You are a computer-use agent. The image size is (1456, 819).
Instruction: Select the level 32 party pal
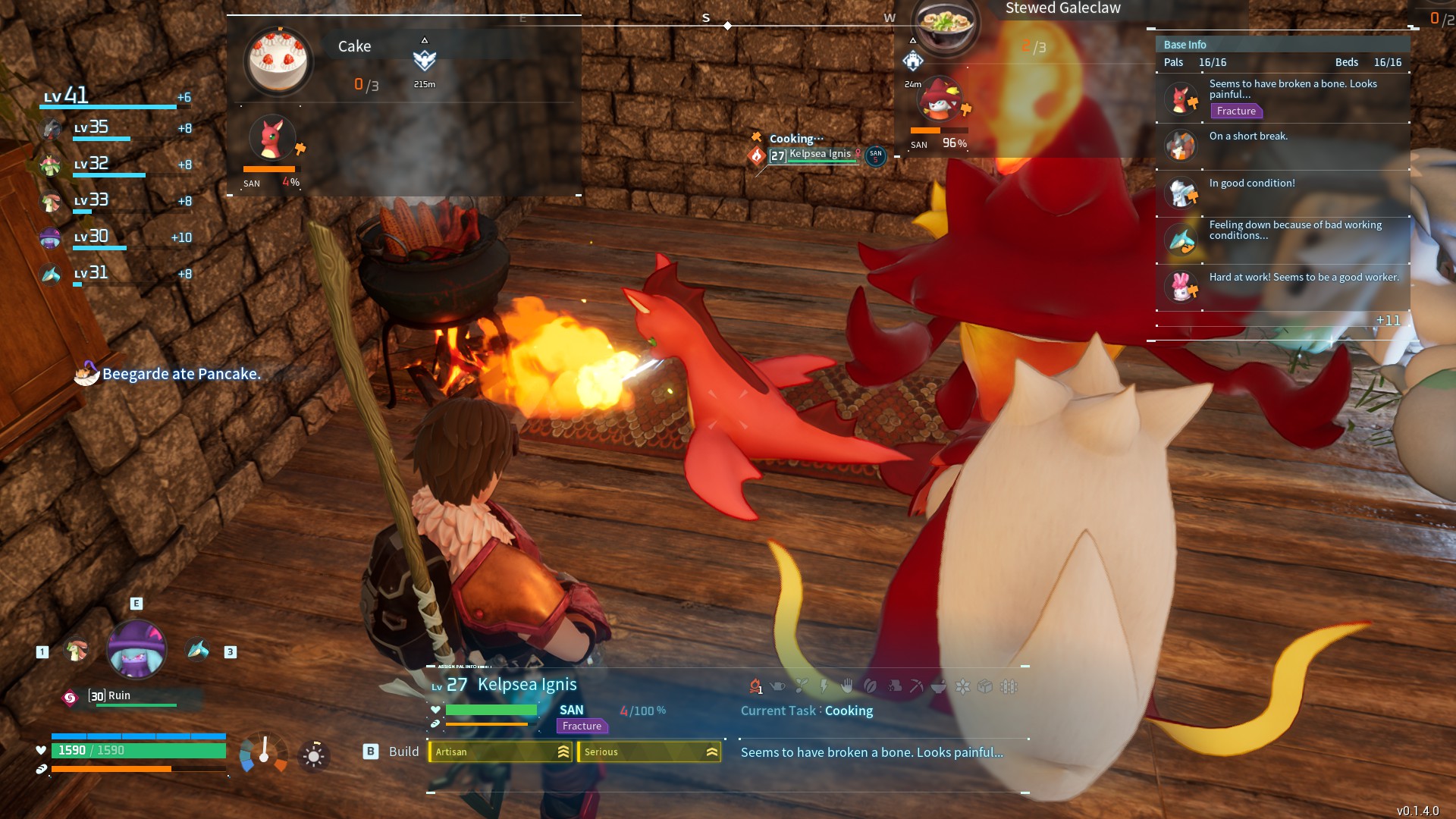click(52, 165)
